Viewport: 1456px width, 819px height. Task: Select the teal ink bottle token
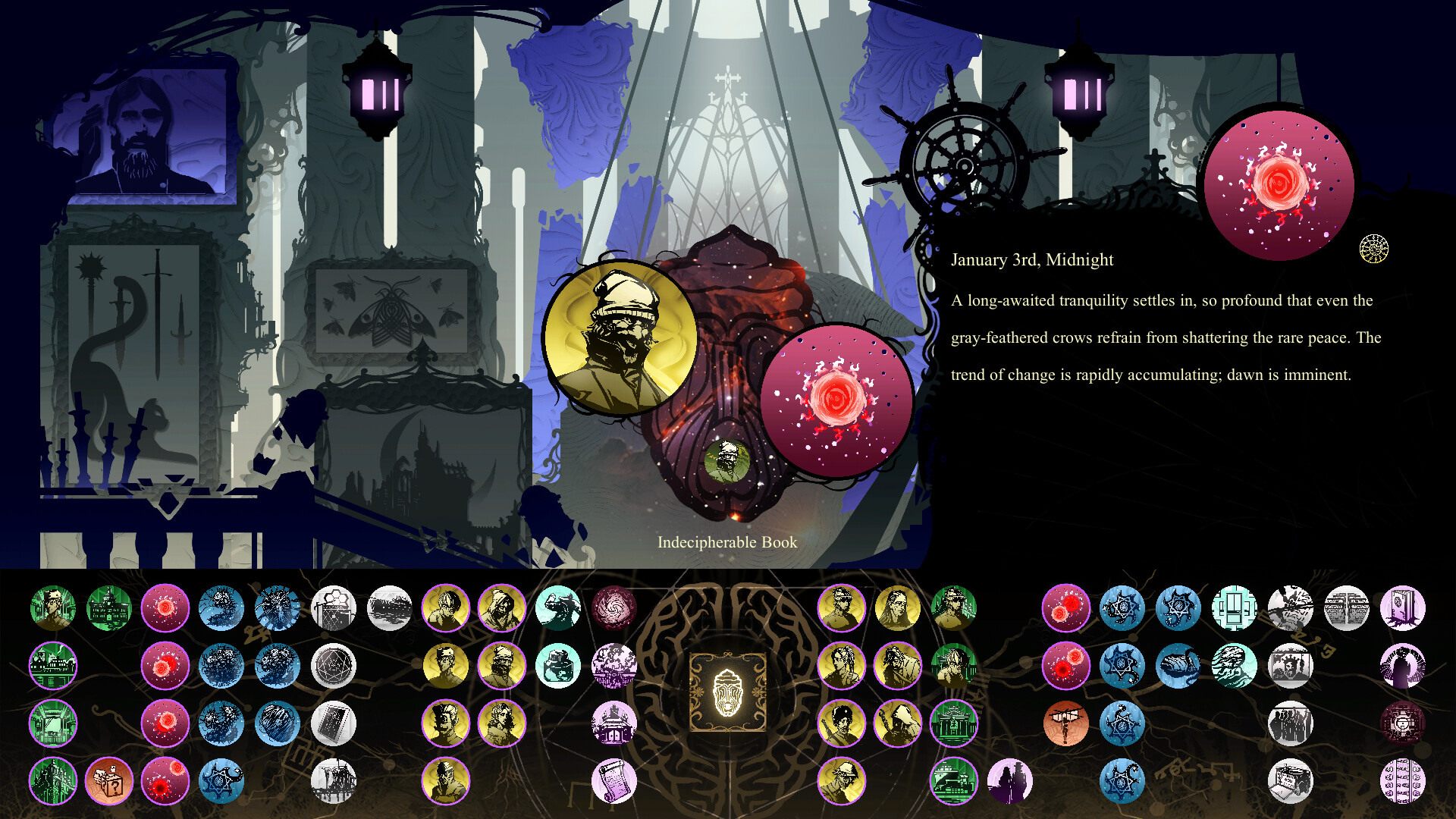(x=558, y=666)
